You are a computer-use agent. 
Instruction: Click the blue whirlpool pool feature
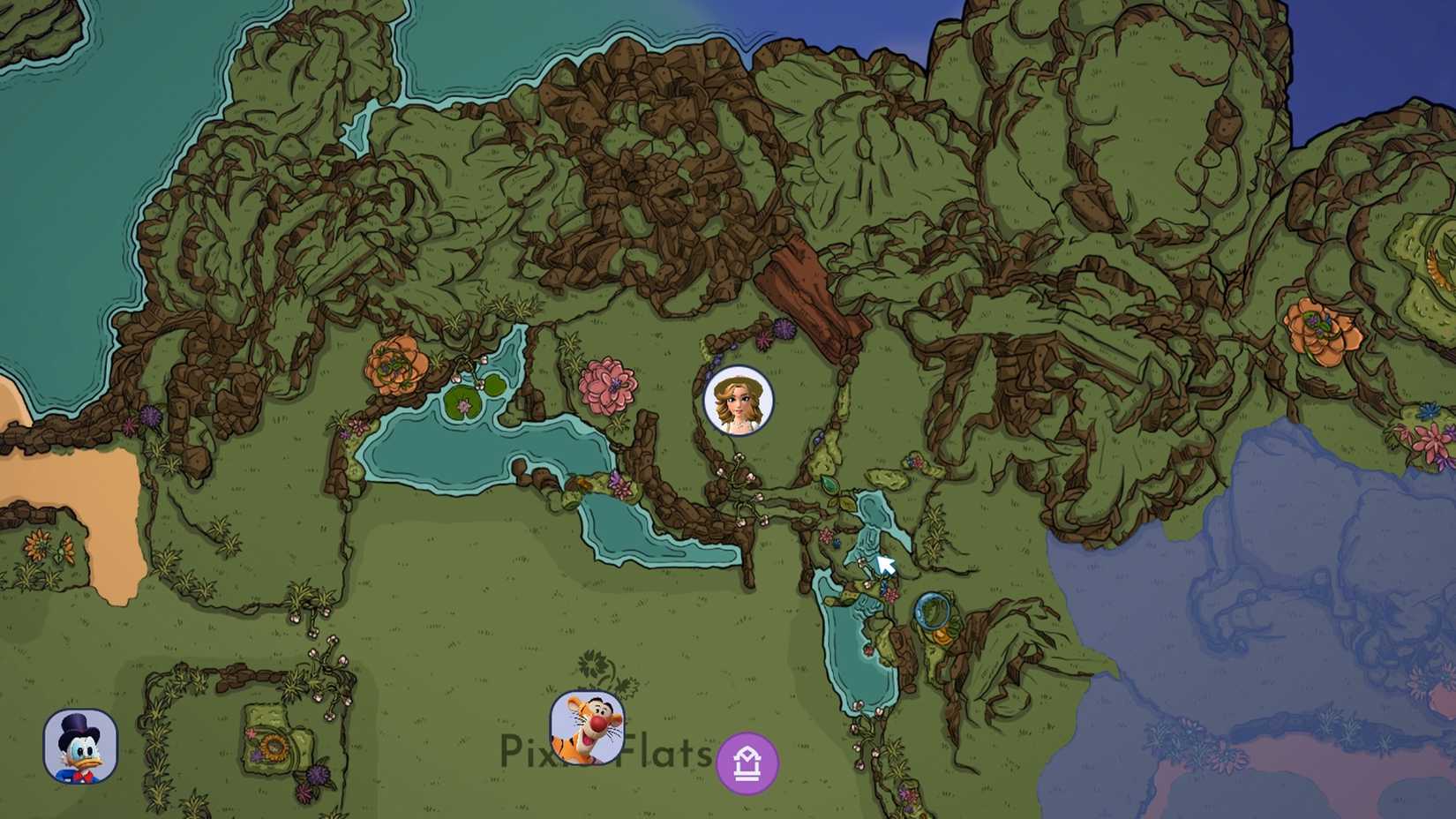(x=933, y=611)
